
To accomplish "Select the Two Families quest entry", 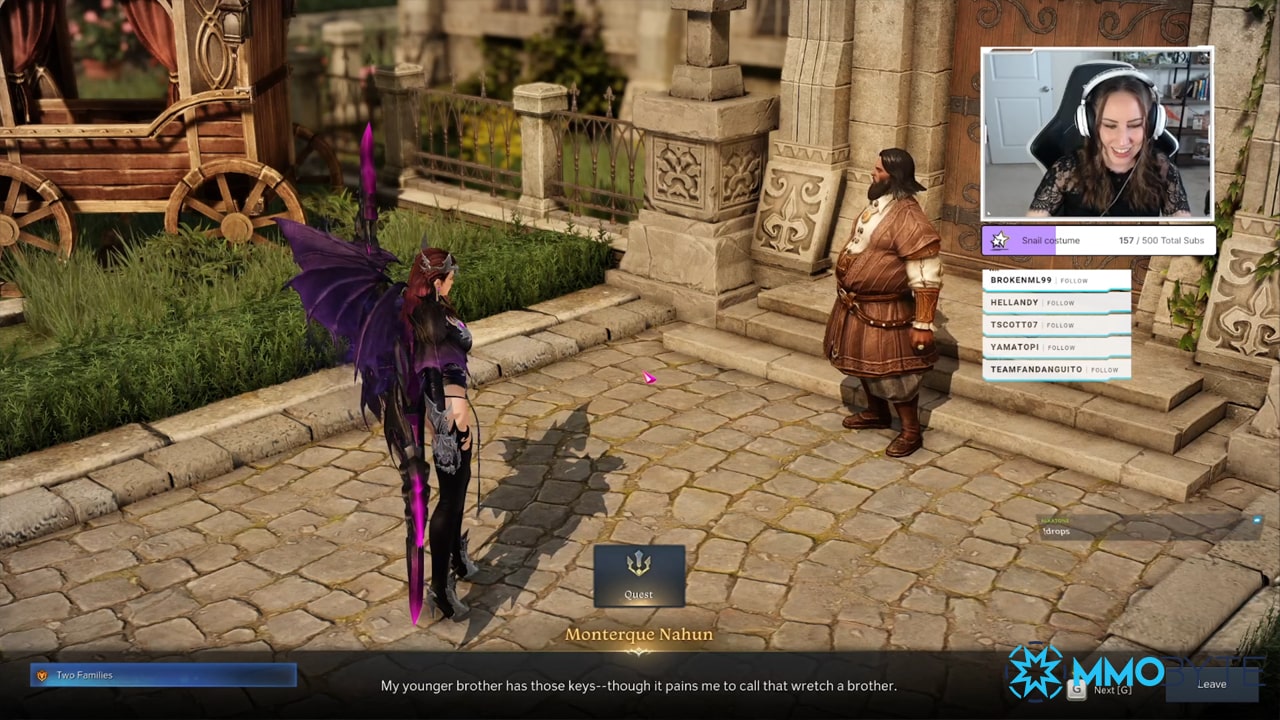I will click(x=163, y=675).
